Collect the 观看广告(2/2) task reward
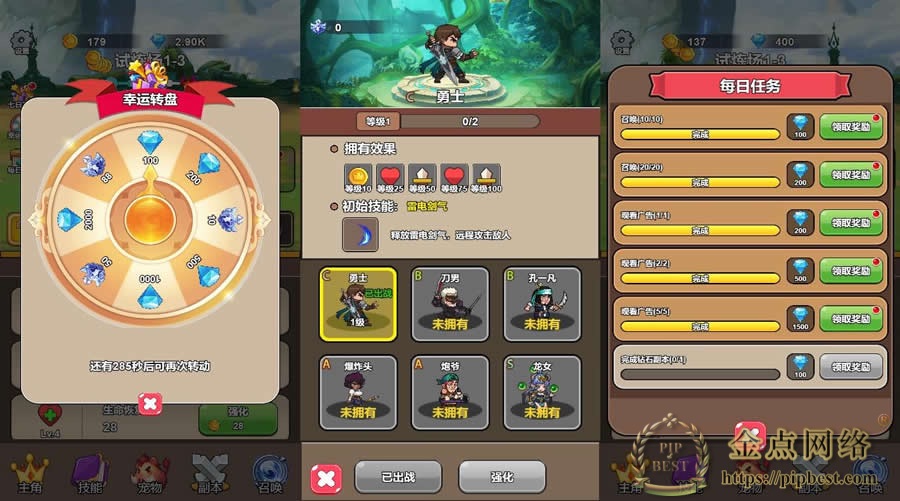 click(x=851, y=270)
